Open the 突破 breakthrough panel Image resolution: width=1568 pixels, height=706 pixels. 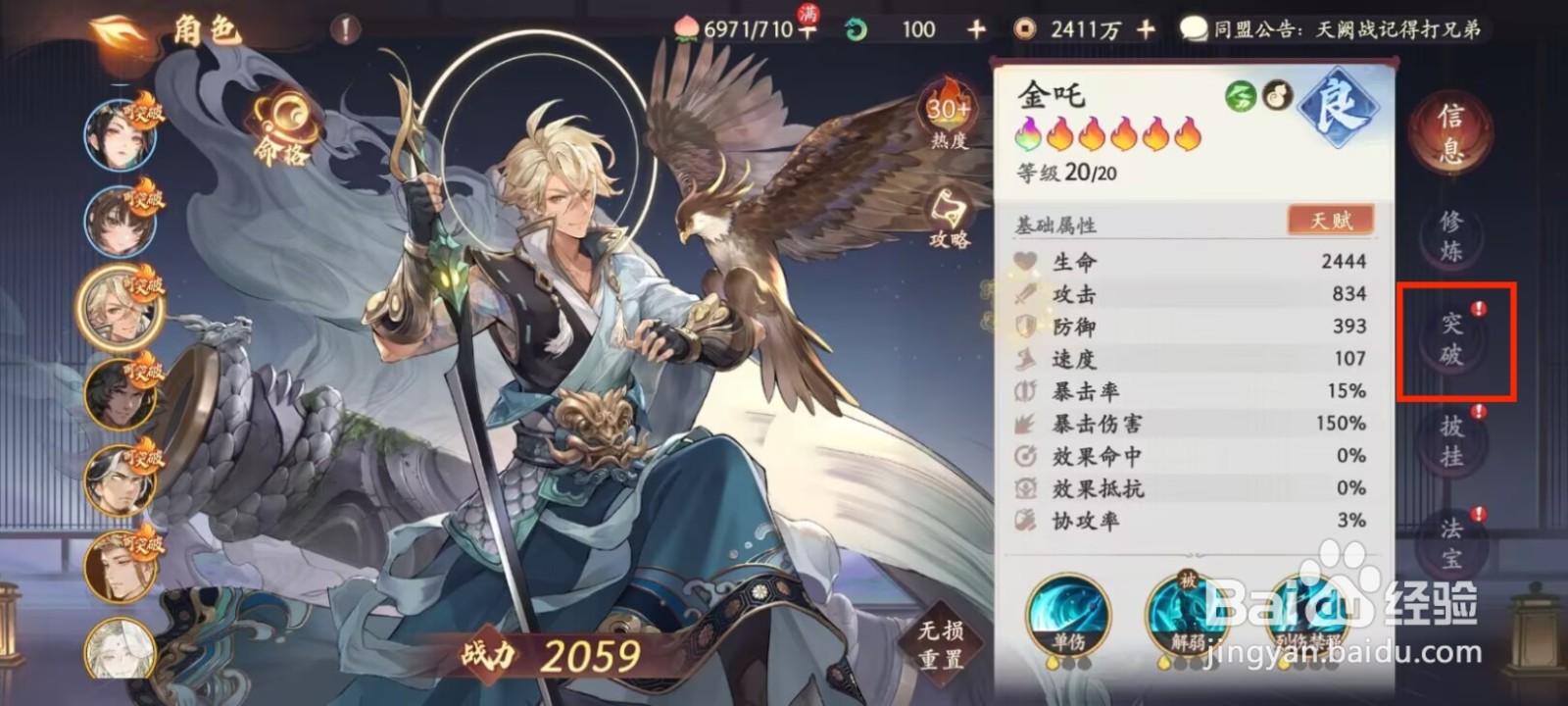pos(1451,339)
